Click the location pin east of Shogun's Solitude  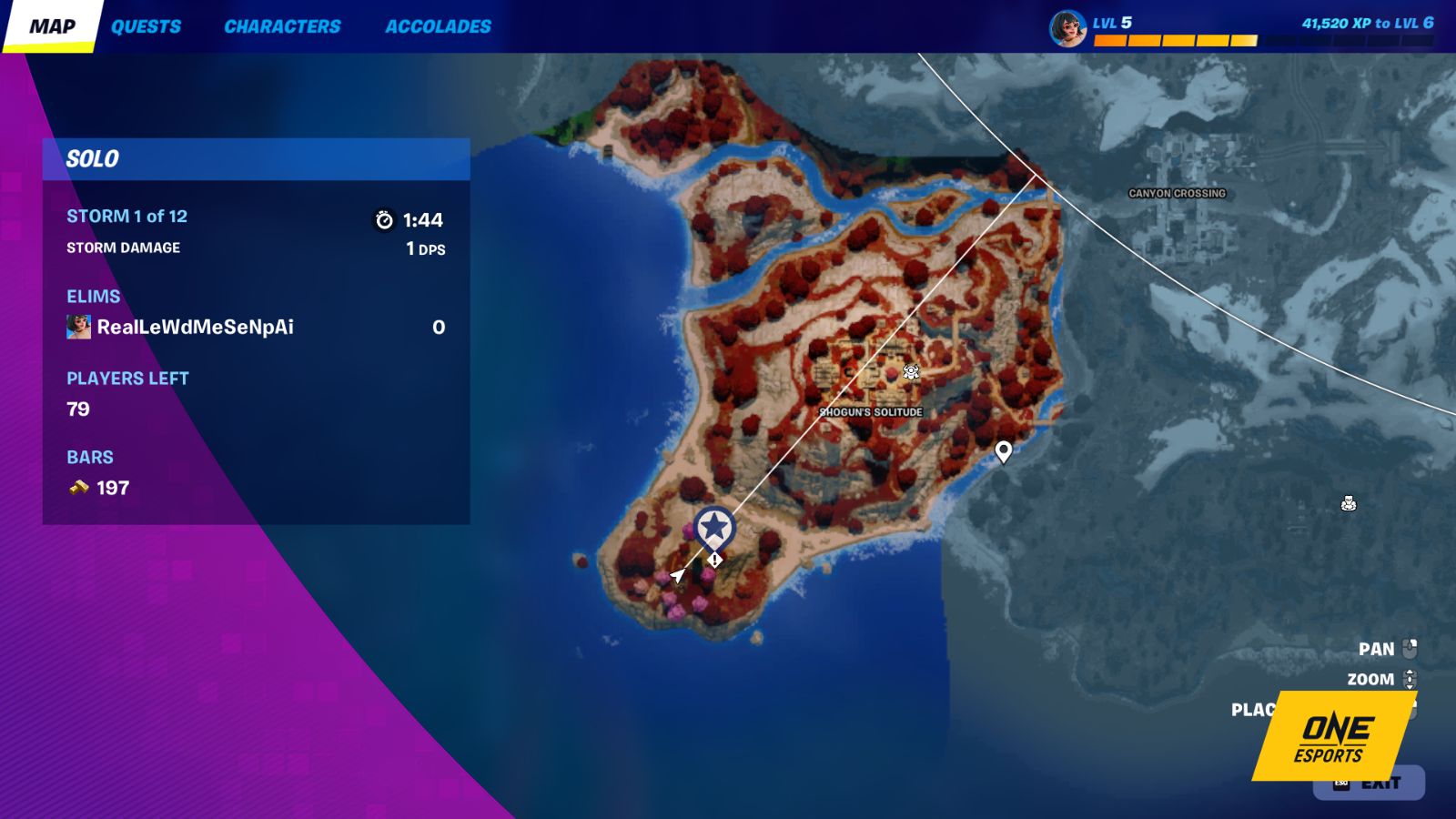pyautogui.click(x=1003, y=451)
